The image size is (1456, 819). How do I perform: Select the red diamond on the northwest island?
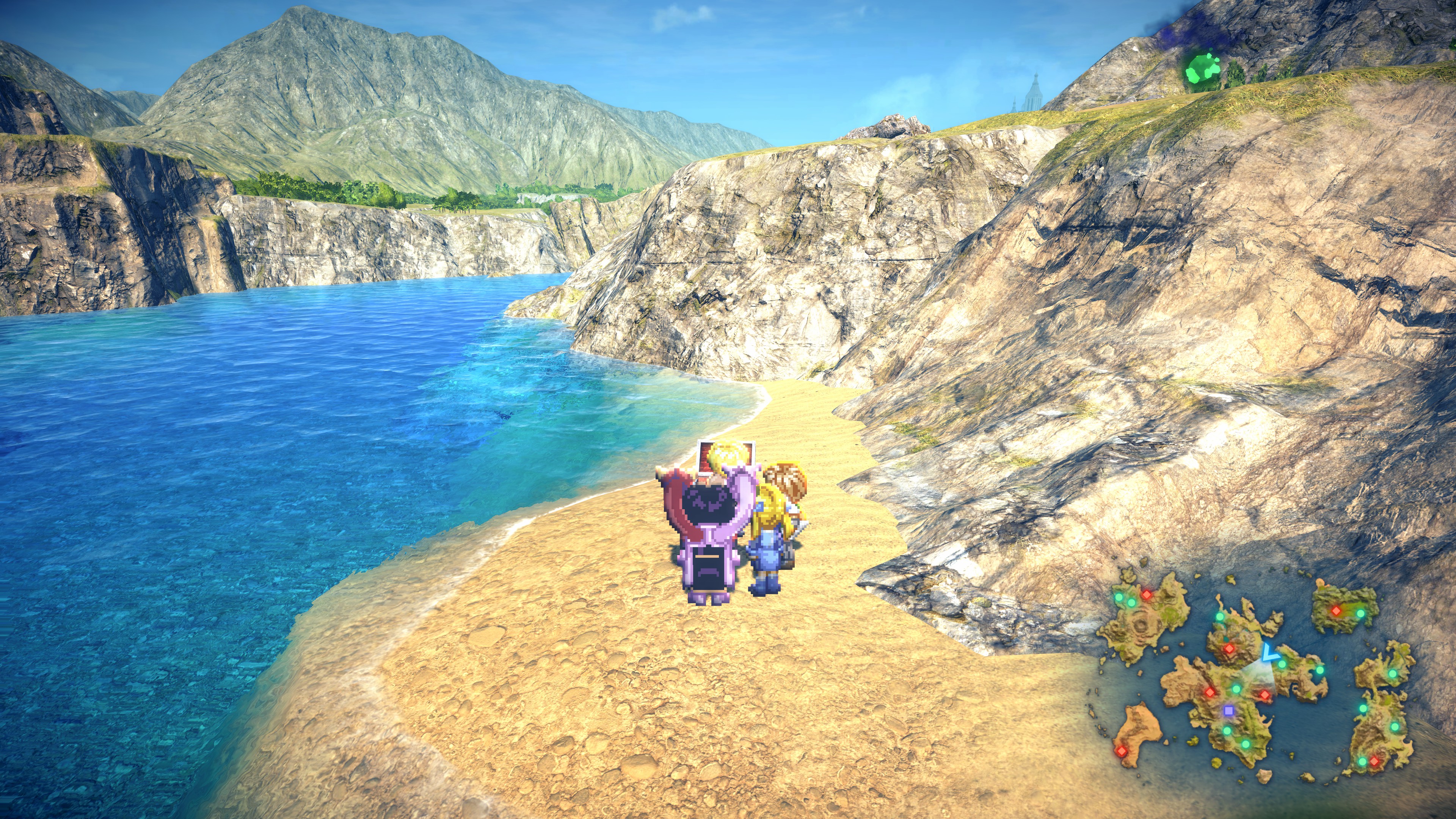point(1146,594)
